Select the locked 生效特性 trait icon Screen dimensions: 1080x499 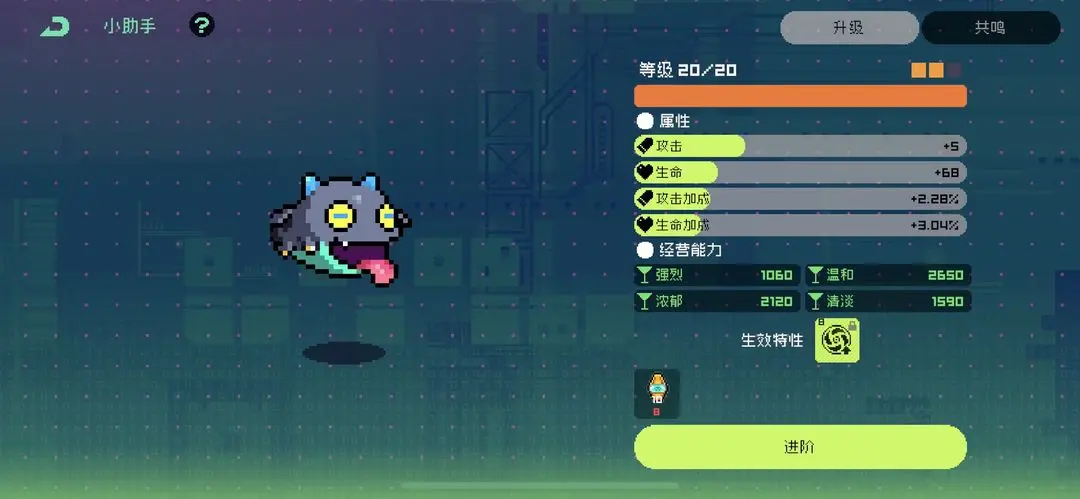[837, 341]
